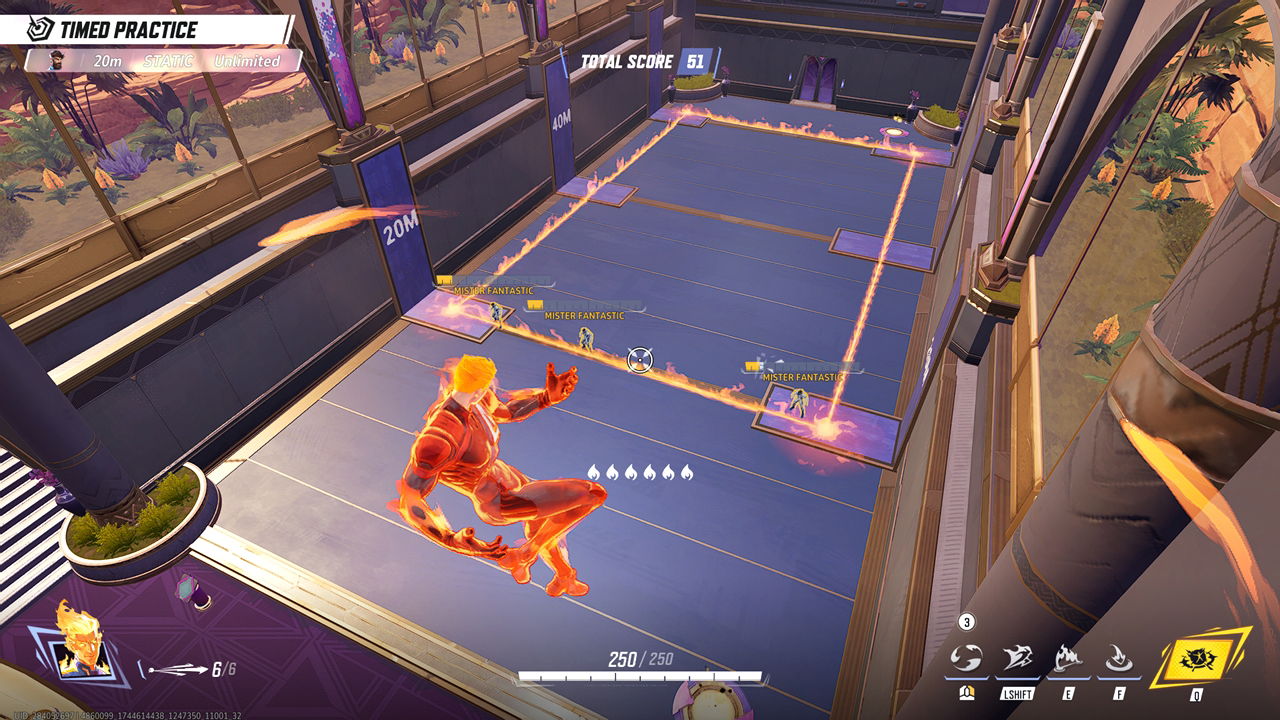Click the Timed Practice mode emblem icon
This screenshot has width=1280, height=720.
[41, 28]
